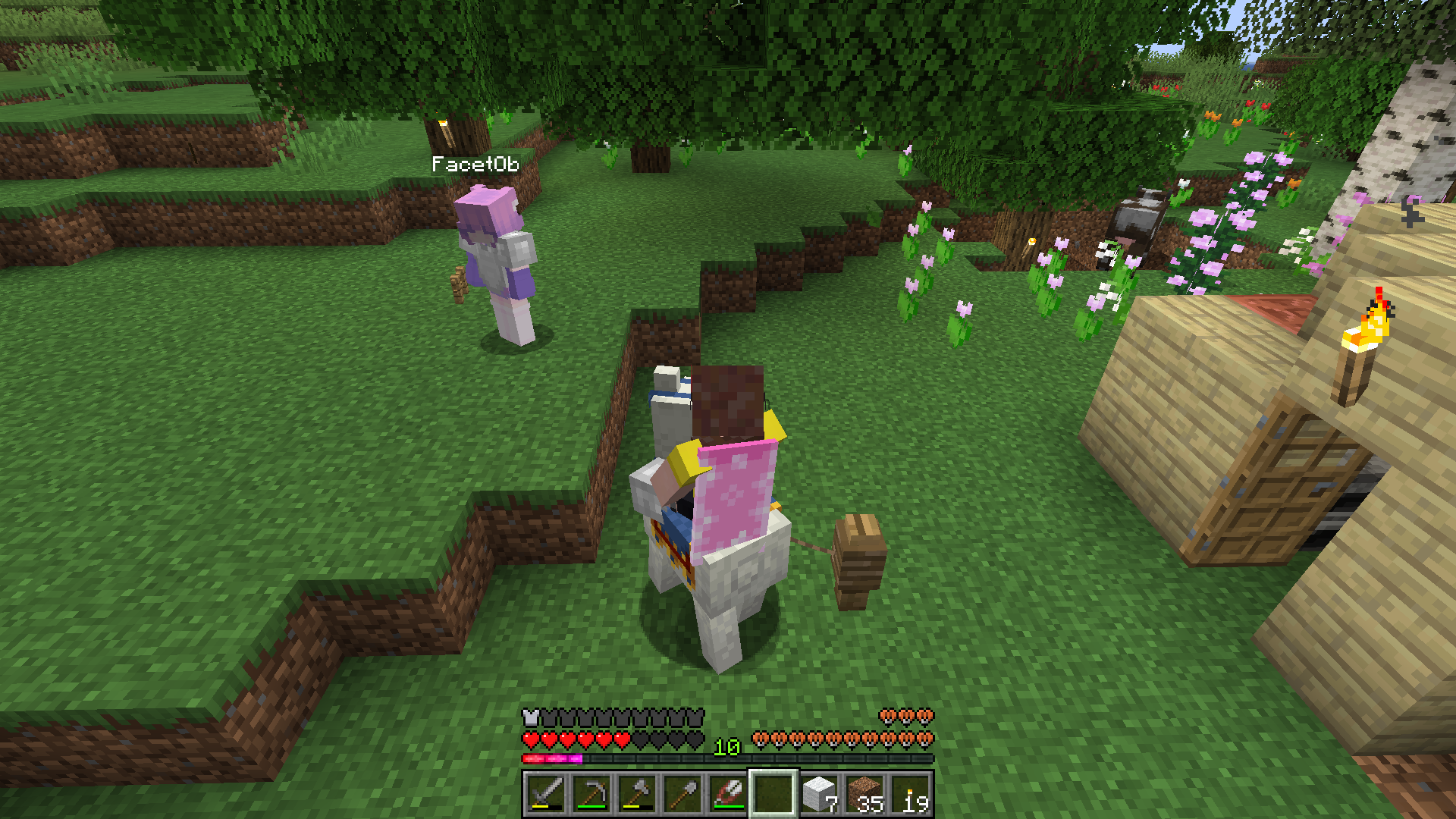This screenshot has width=1456, height=819.
Task: Select the white wool block stack
Action: pos(818,794)
